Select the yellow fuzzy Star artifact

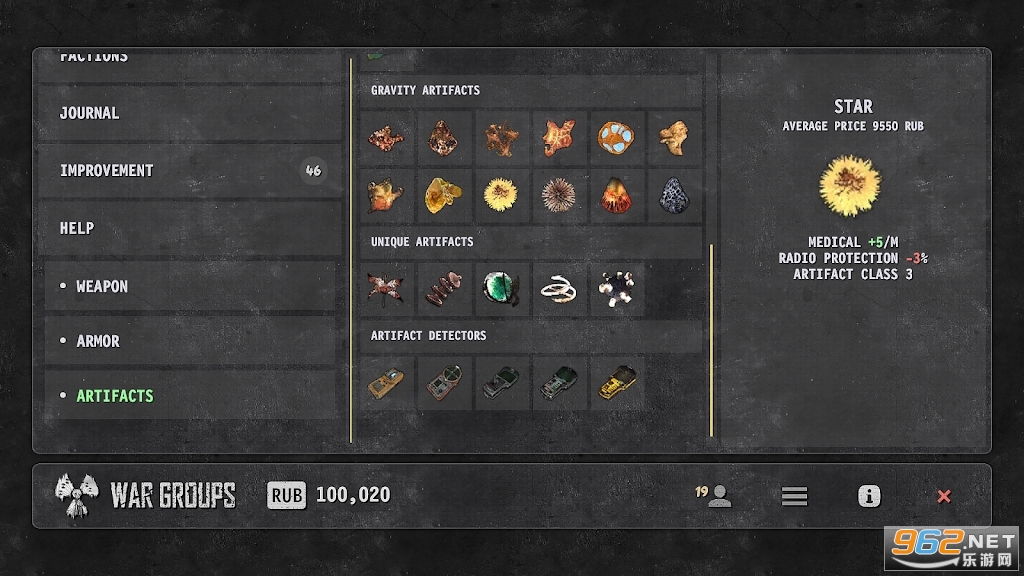pos(499,194)
